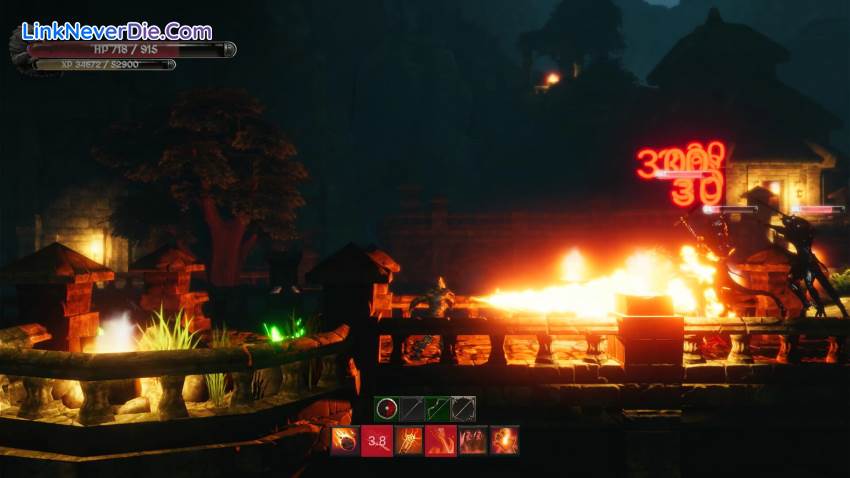Activate the flaming meteor ability
850x478 pixels.
point(345,440)
